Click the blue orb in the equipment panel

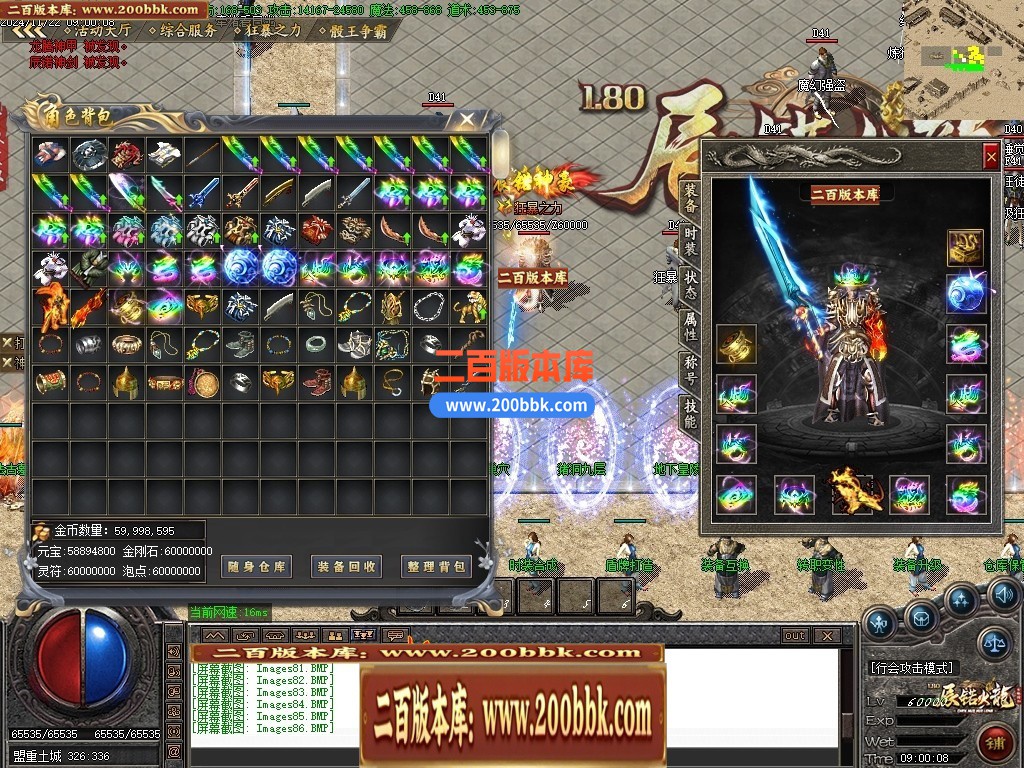click(x=966, y=293)
